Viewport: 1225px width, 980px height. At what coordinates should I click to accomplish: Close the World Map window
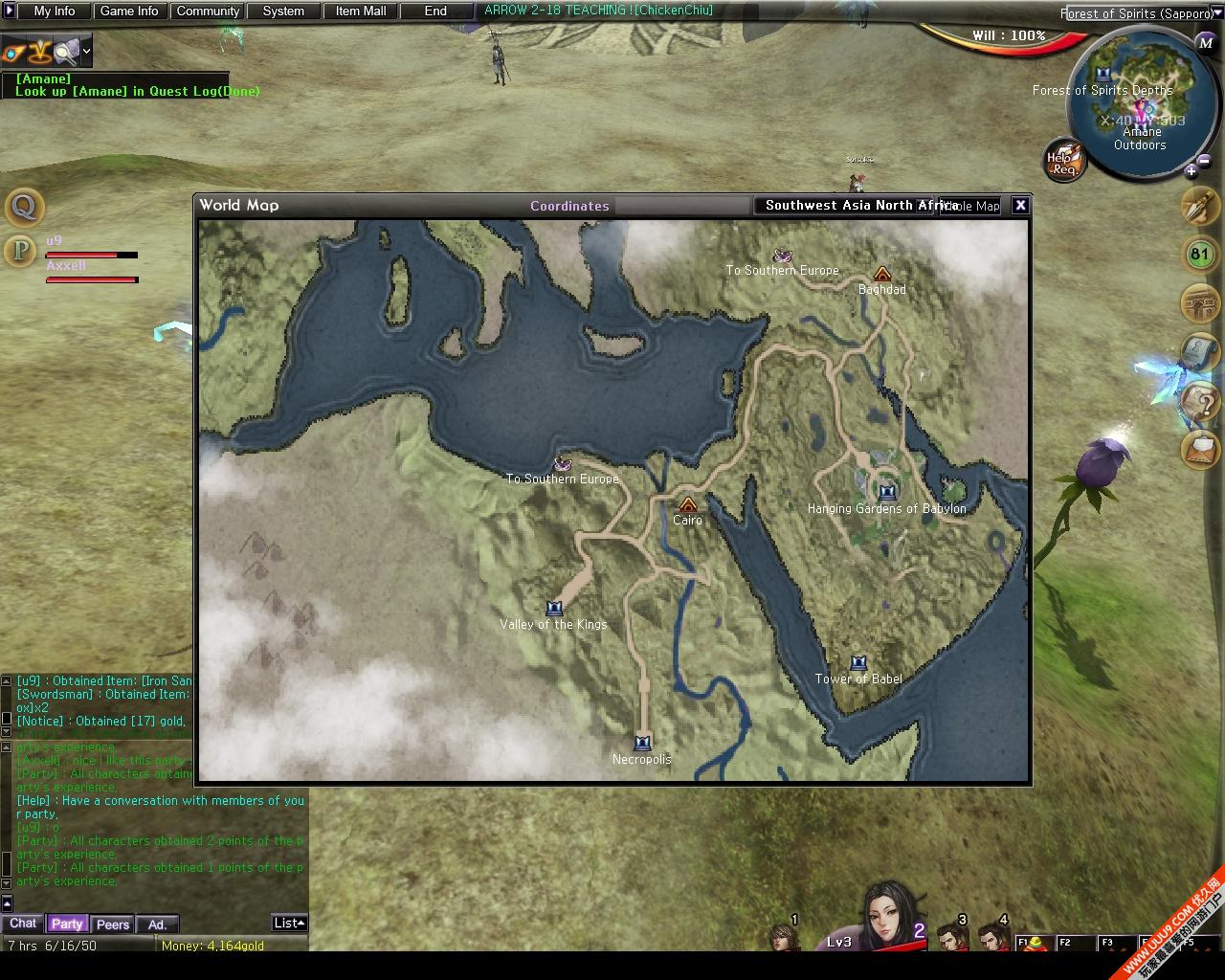click(x=1020, y=205)
